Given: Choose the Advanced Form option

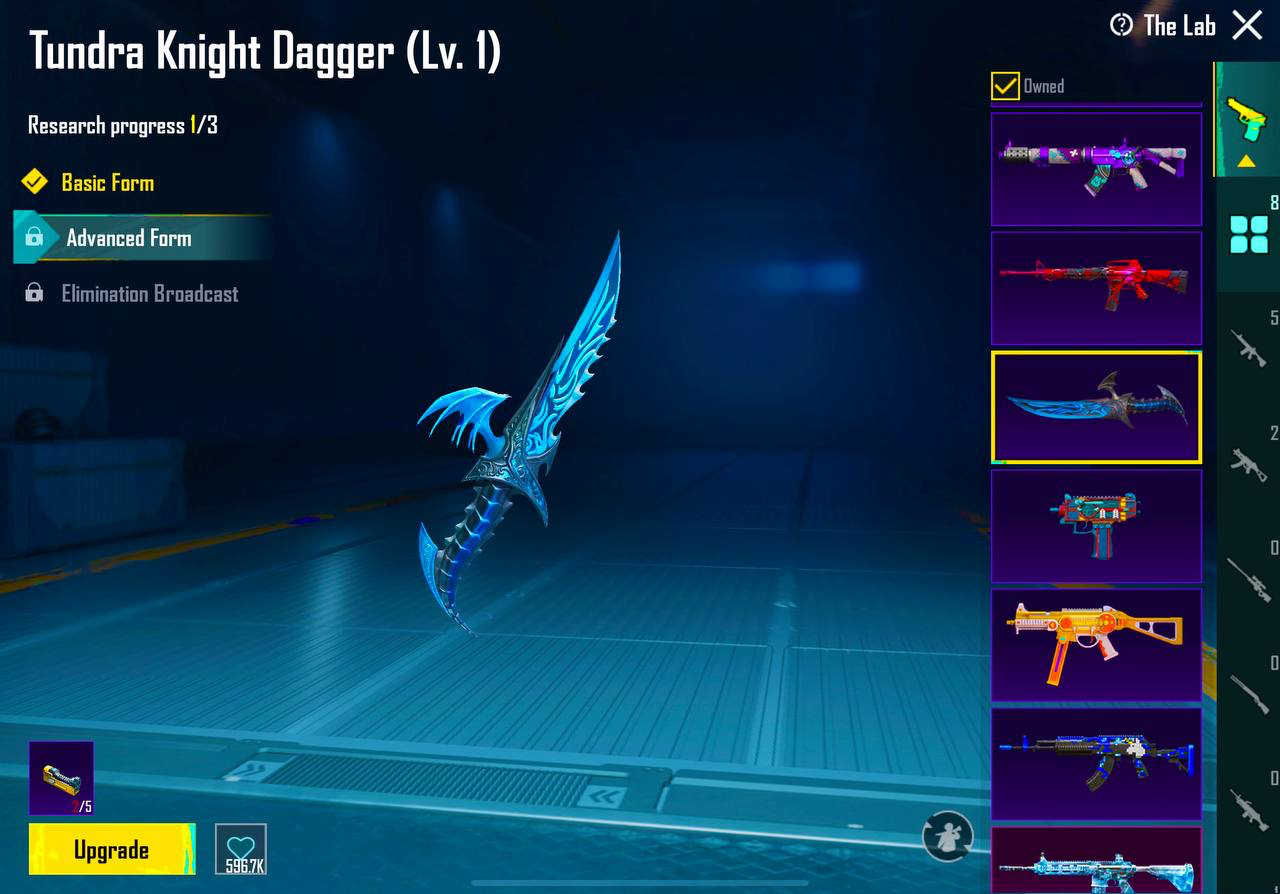Looking at the screenshot, I should (x=128, y=238).
